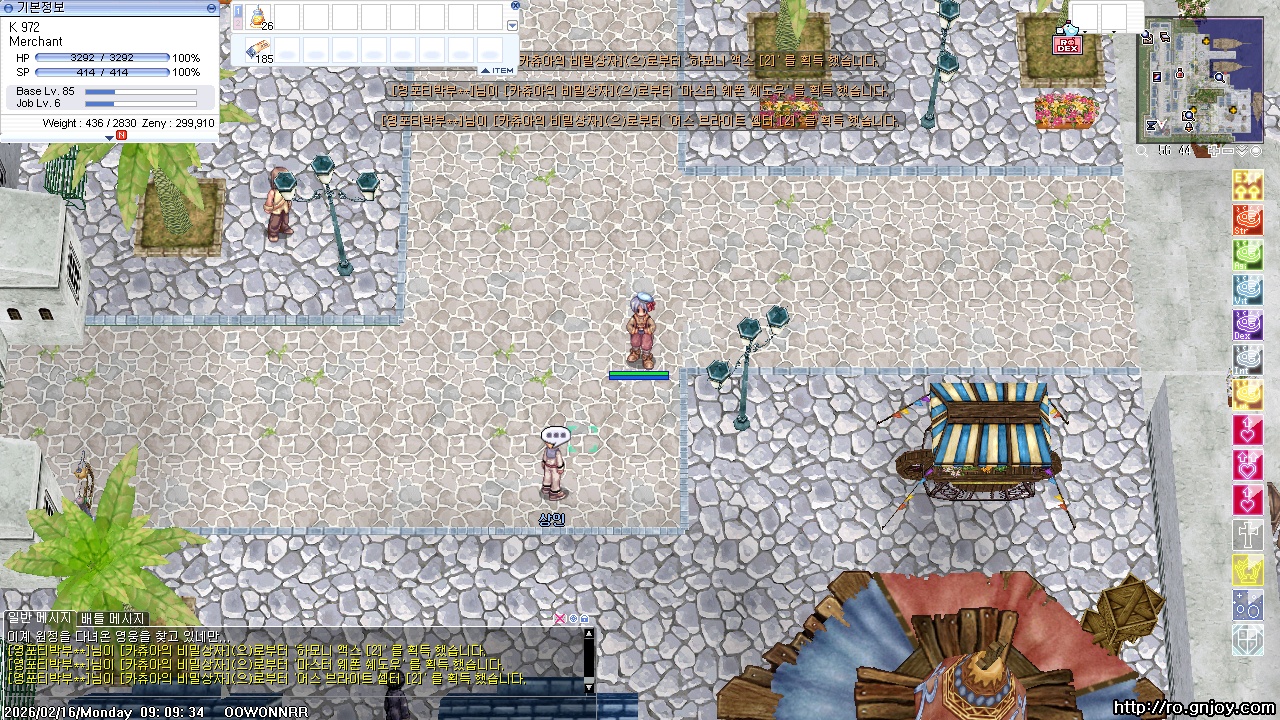Minimize the 기본정보 basic info window
1280x720 pixels.
(x=211, y=7)
